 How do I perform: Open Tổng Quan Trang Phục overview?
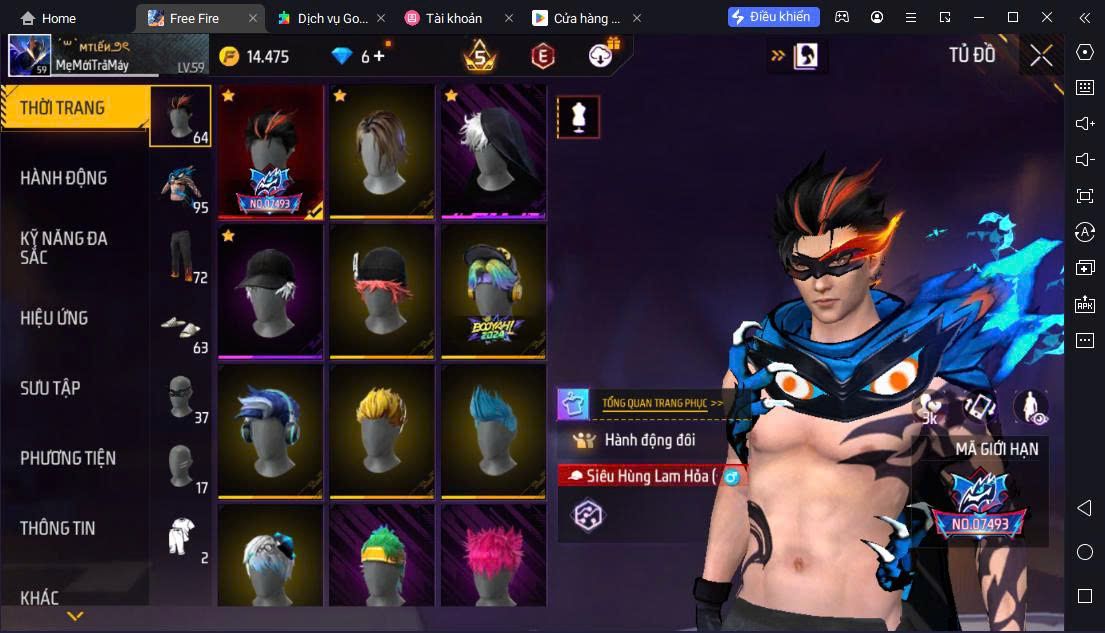point(661,403)
